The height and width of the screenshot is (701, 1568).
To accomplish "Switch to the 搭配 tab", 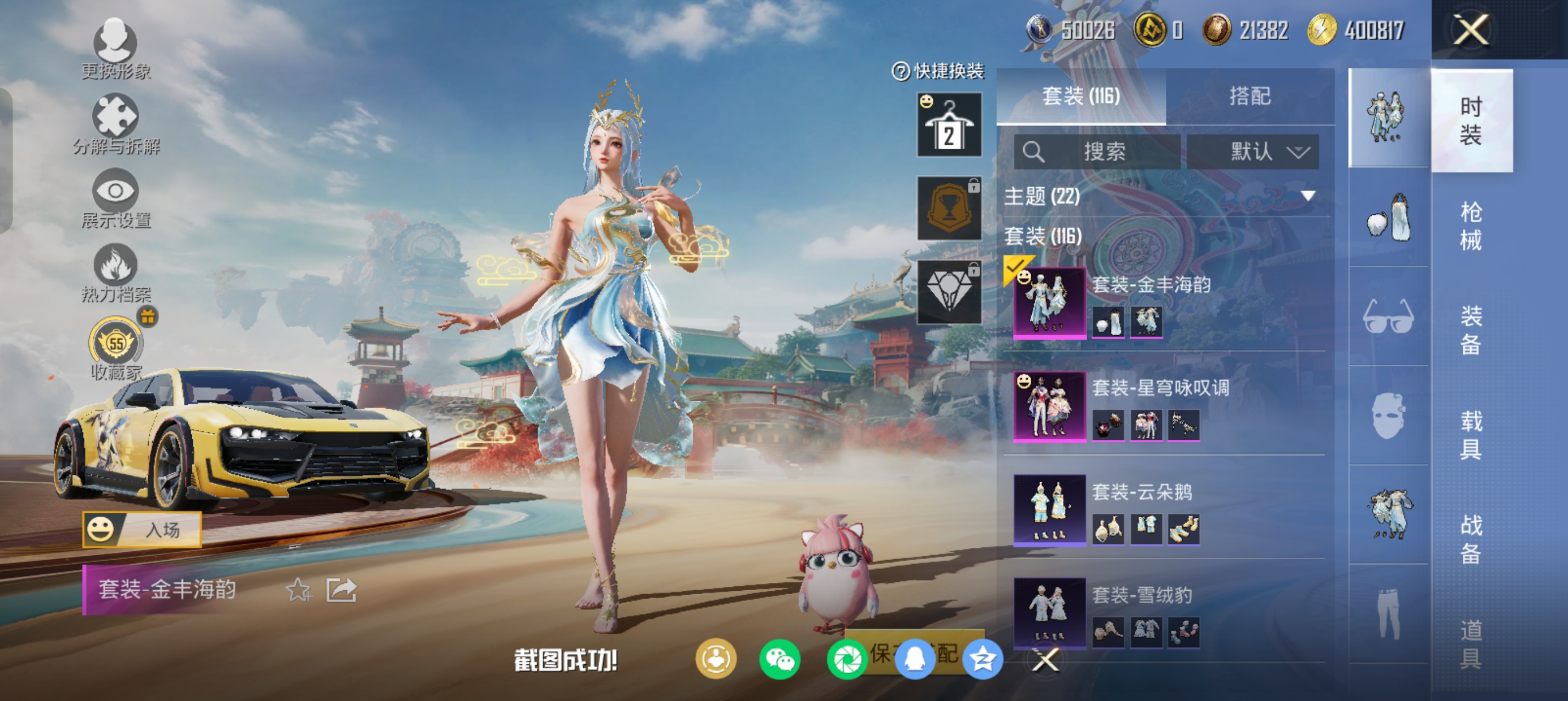I will point(1250,96).
